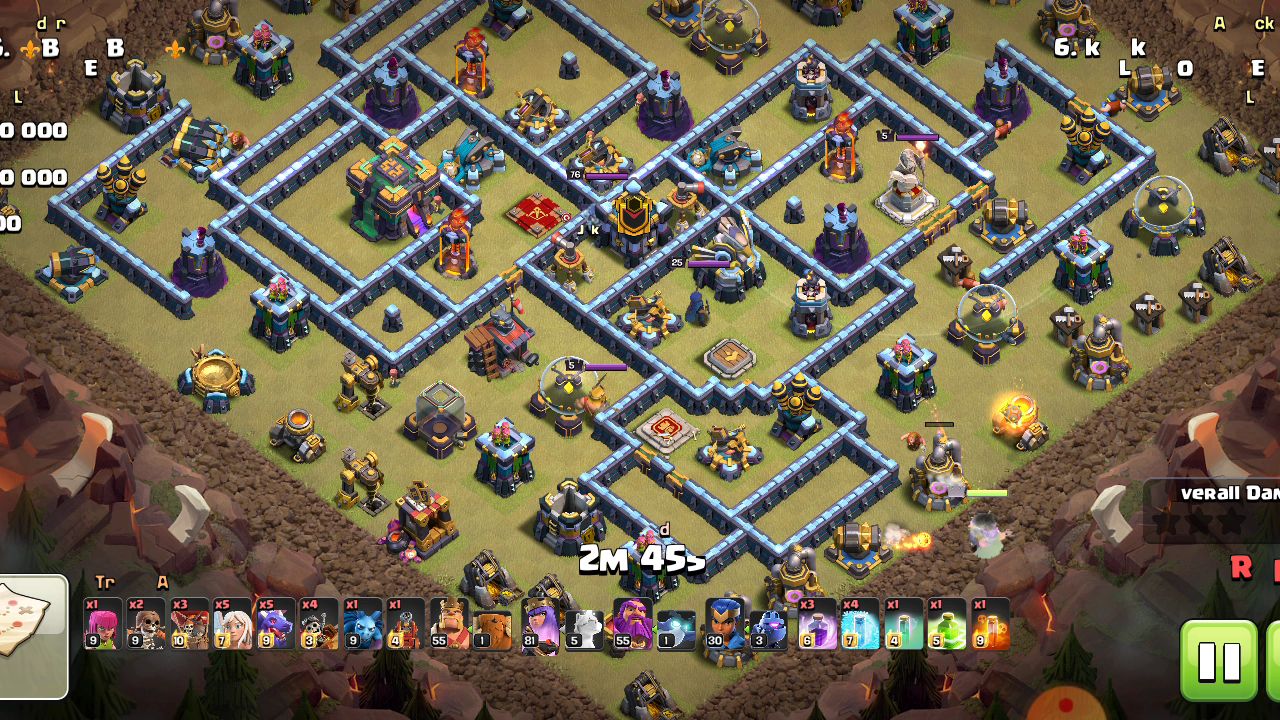
Task: Select the Royal Champion hero card
Action: pyautogui.click(x=724, y=624)
